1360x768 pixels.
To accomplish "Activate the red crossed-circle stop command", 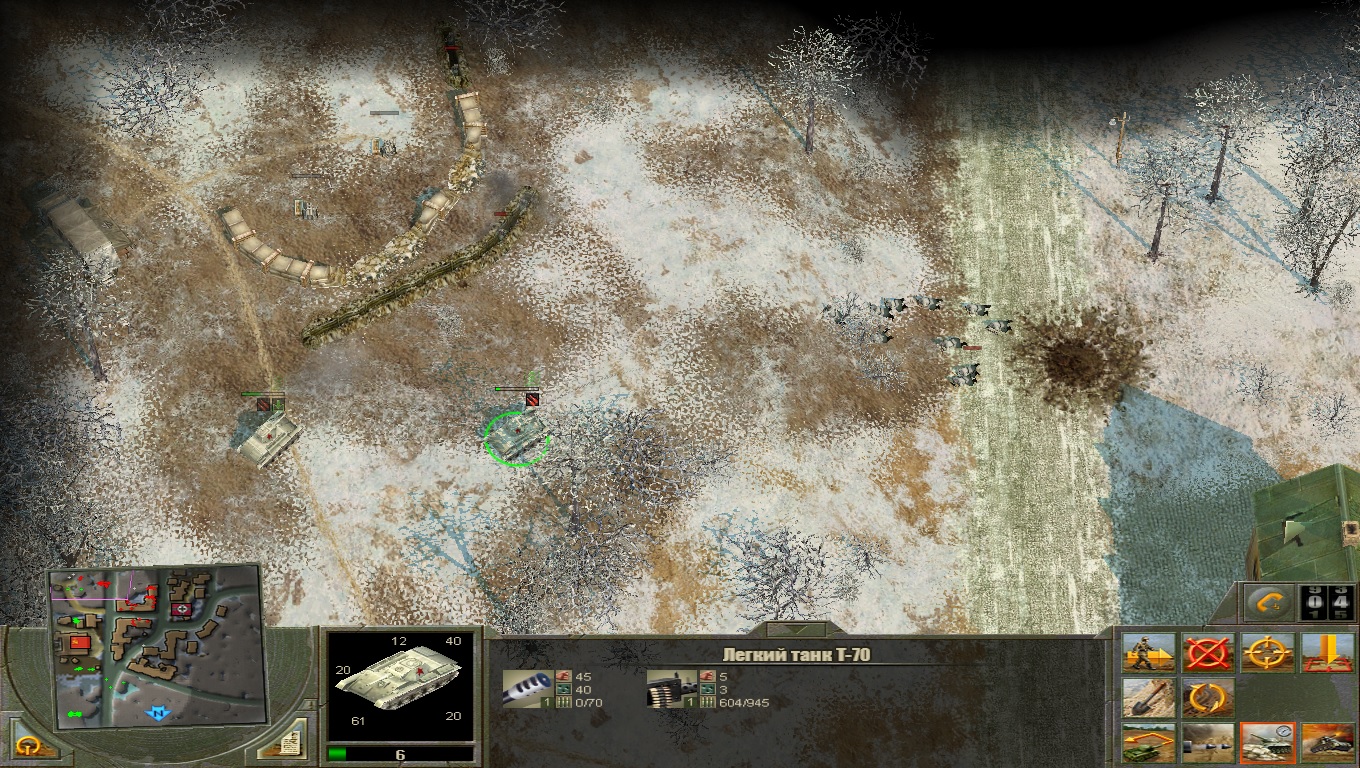I will click(1207, 653).
